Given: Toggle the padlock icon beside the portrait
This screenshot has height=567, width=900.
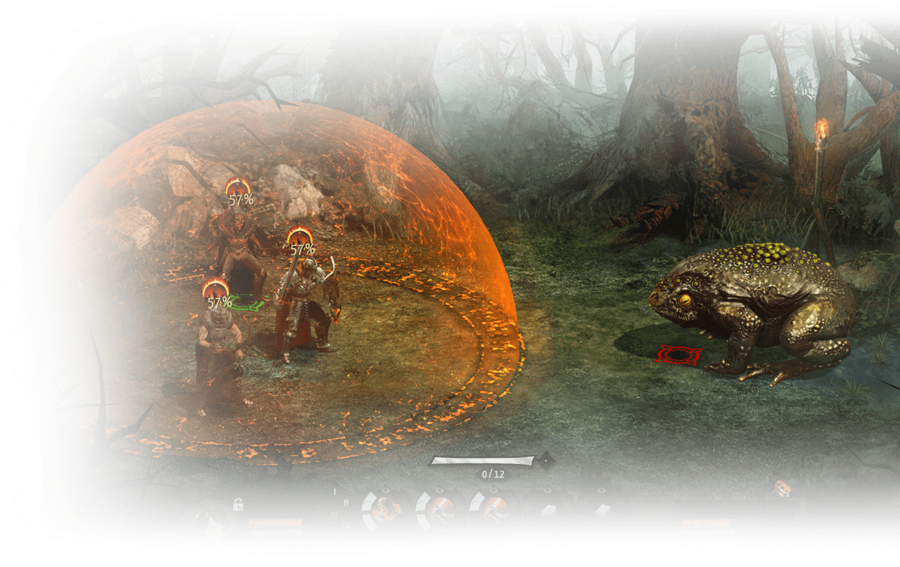Looking at the screenshot, I should point(238,505).
